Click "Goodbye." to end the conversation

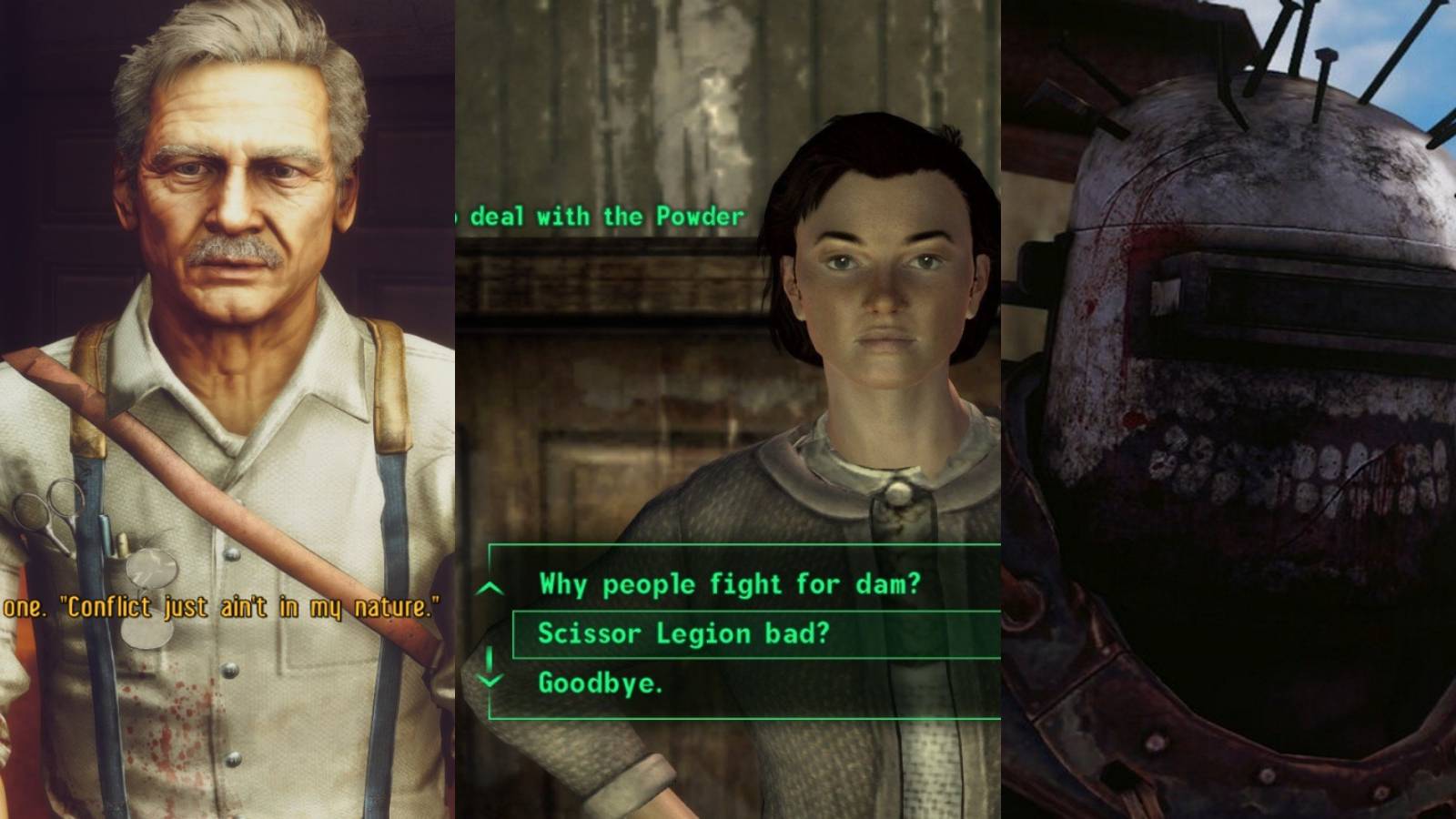coord(602,683)
